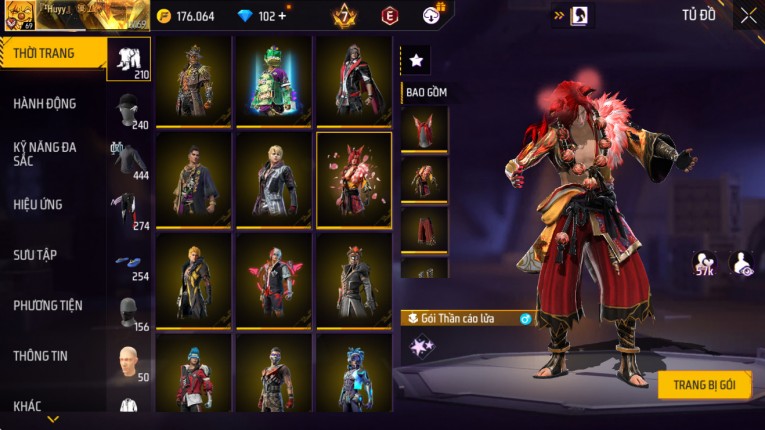Image resolution: width=765 pixels, height=430 pixels.
Task: Click the gold coin balance icon
Action: coord(164,16)
